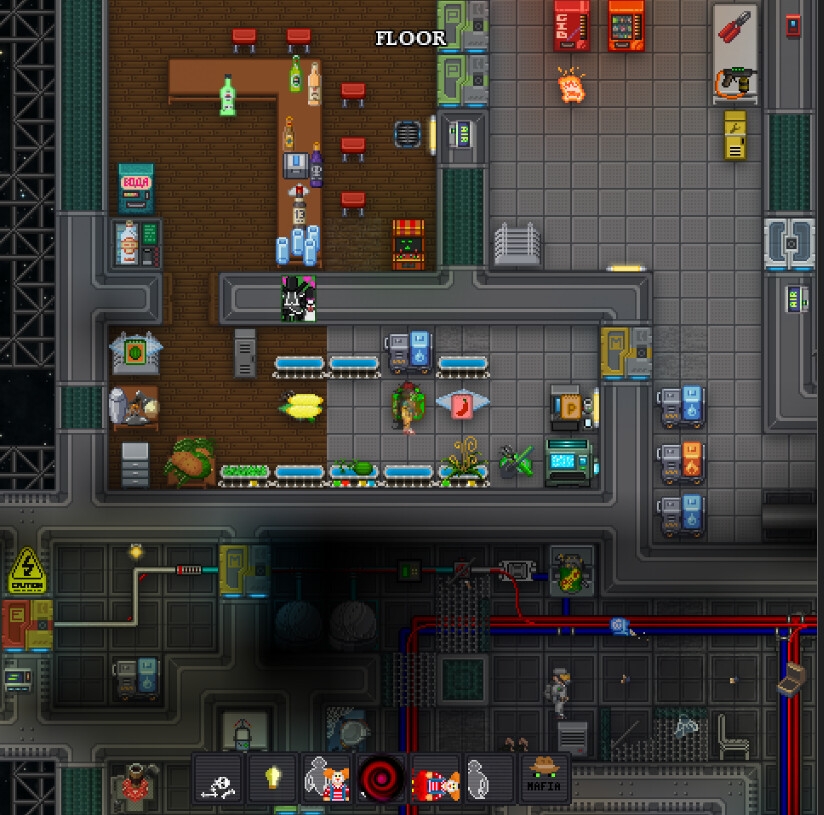824x815 pixels.
Task: Select the red spiral vortex ability
Action: (x=381, y=779)
